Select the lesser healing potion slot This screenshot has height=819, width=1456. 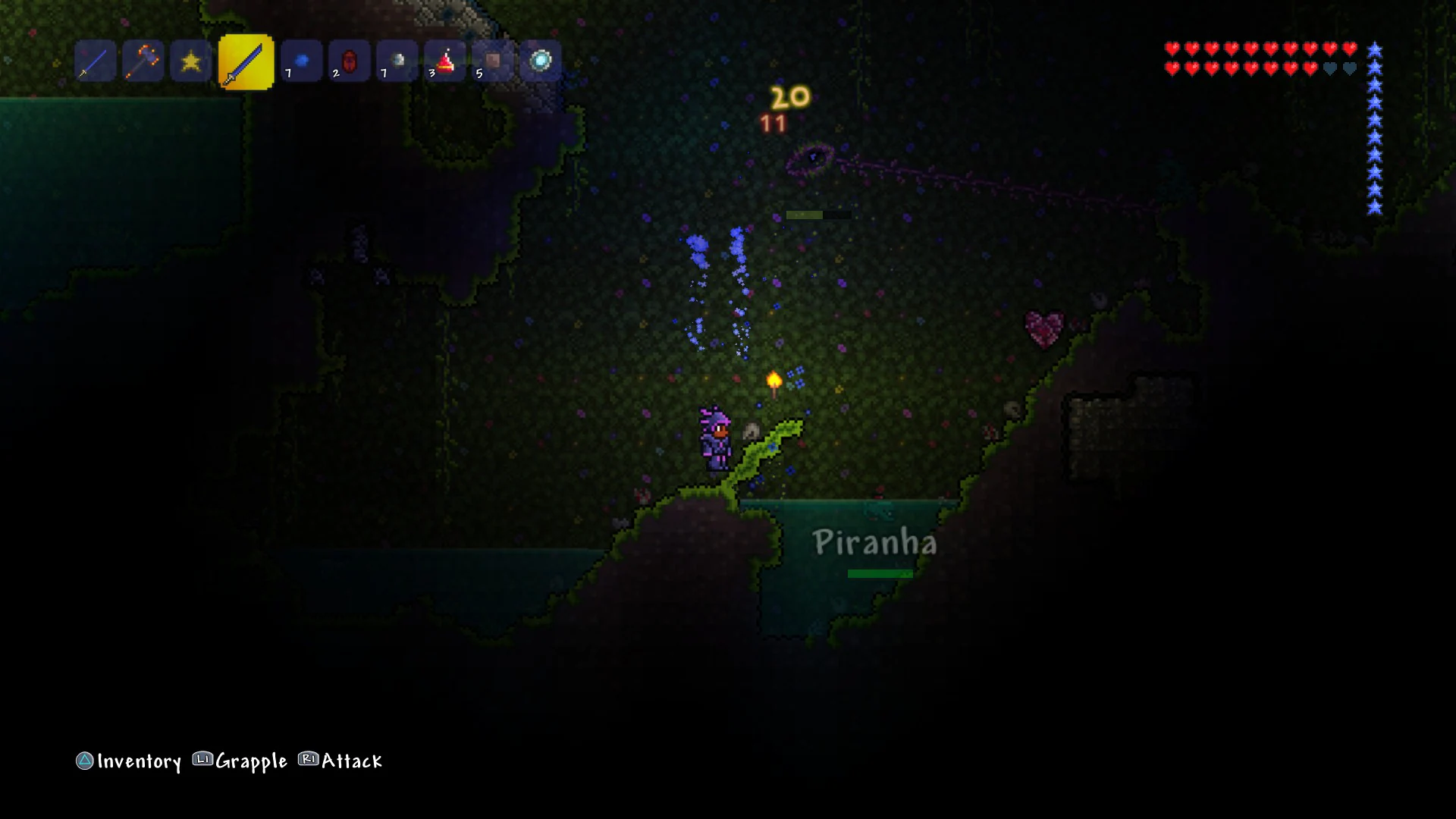pyautogui.click(x=445, y=61)
